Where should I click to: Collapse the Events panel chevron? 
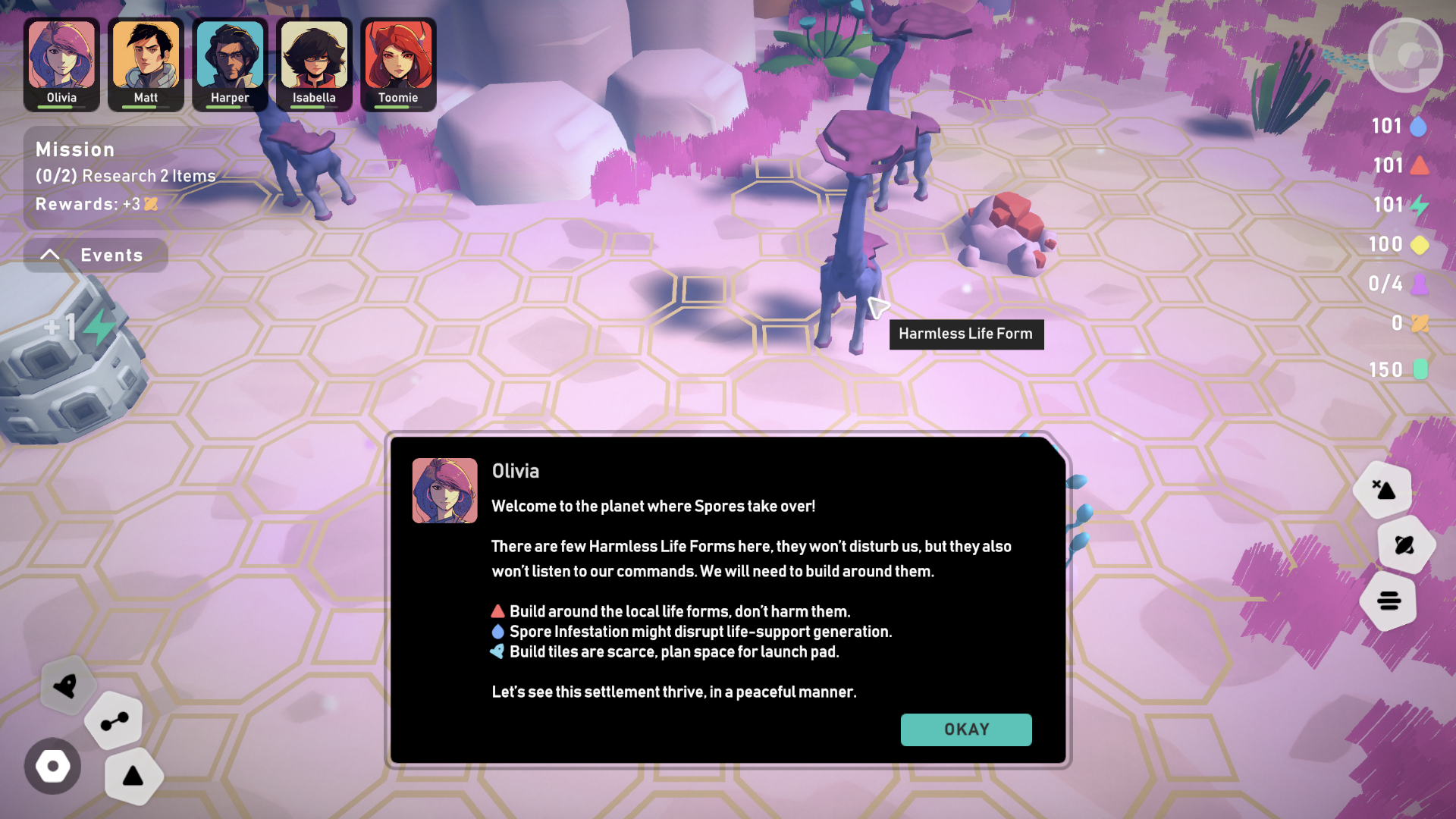(51, 254)
